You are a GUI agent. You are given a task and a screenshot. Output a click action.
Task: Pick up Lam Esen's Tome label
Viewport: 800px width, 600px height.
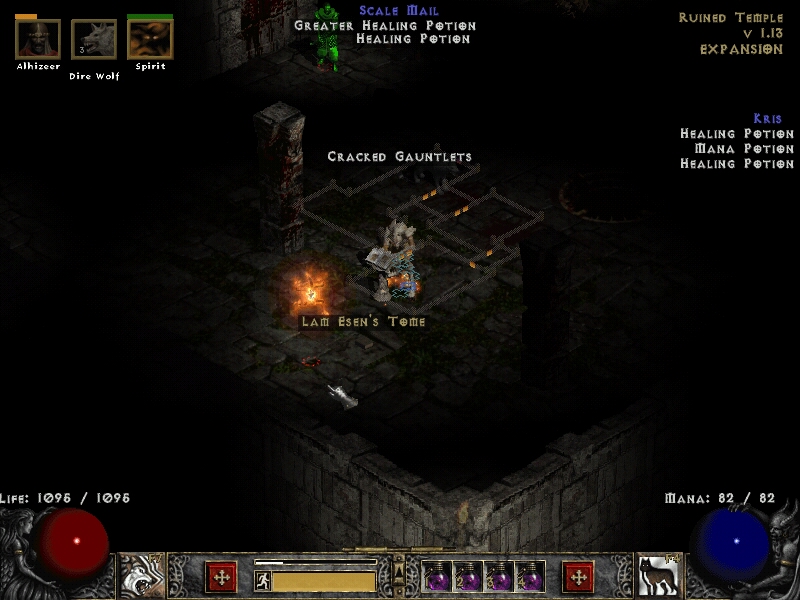pyautogui.click(x=363, y=322)
